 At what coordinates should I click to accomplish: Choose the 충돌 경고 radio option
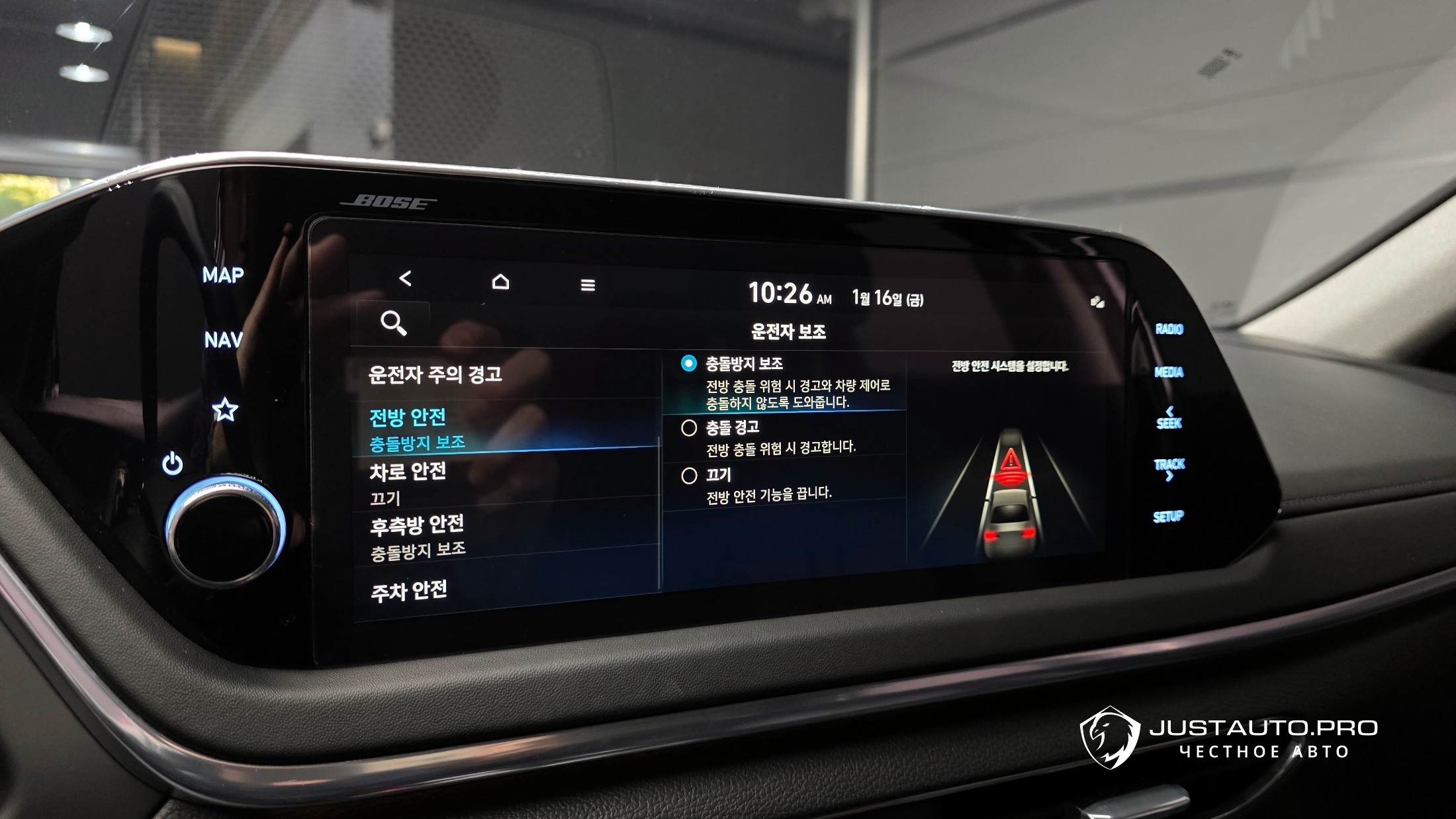pos(689,428)
